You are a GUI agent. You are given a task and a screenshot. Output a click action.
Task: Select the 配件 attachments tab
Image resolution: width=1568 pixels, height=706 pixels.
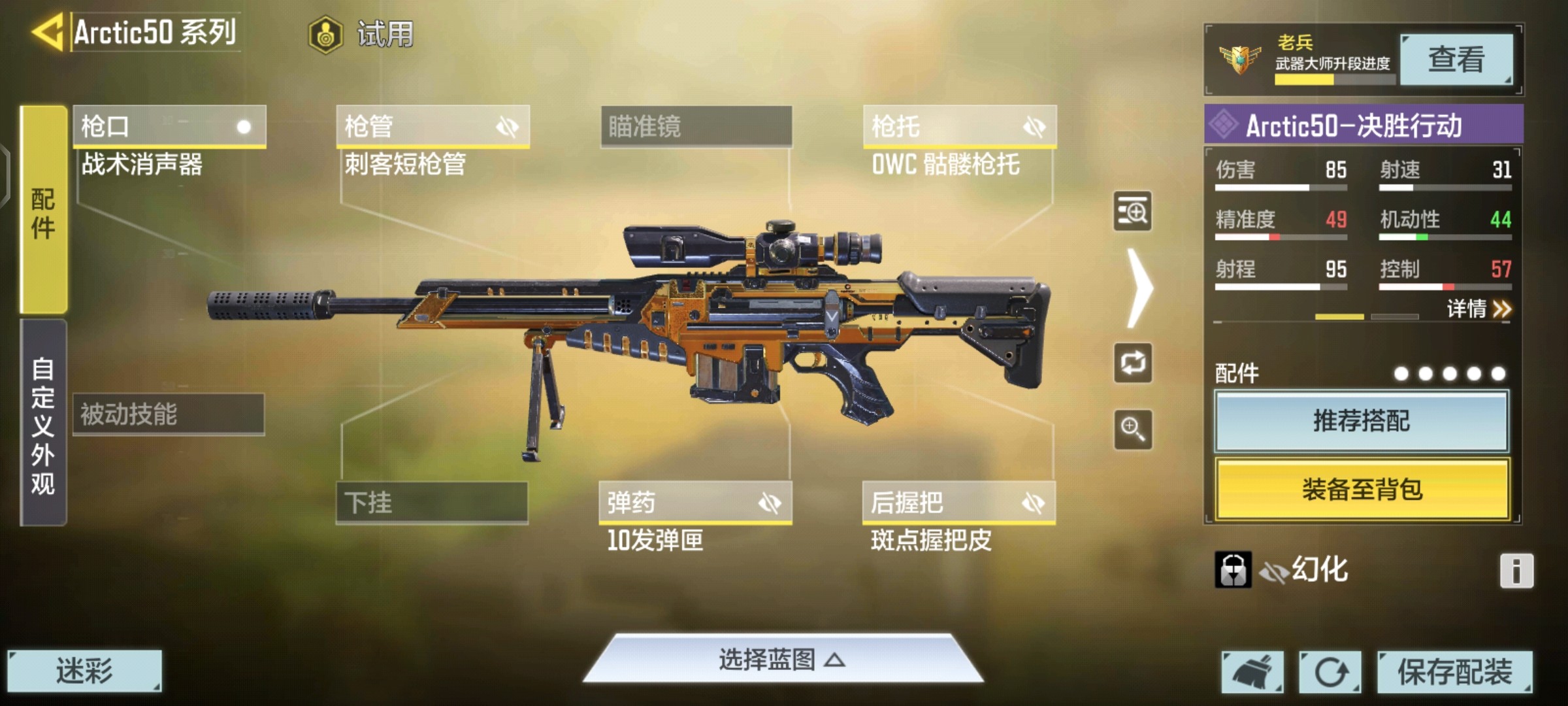coord(43,210)
